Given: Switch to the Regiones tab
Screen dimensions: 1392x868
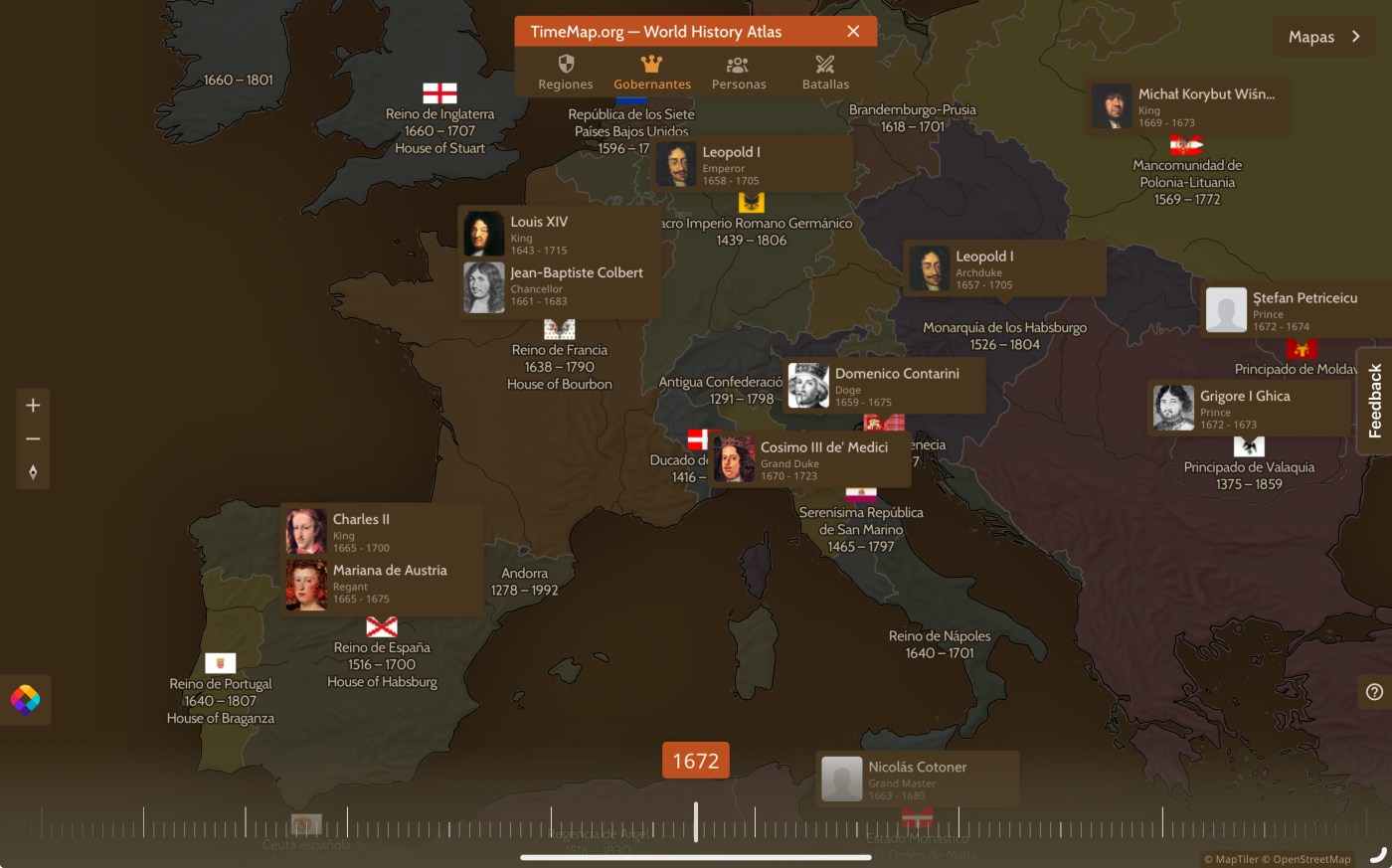Looking at the screenshot, I should point(566,73).
